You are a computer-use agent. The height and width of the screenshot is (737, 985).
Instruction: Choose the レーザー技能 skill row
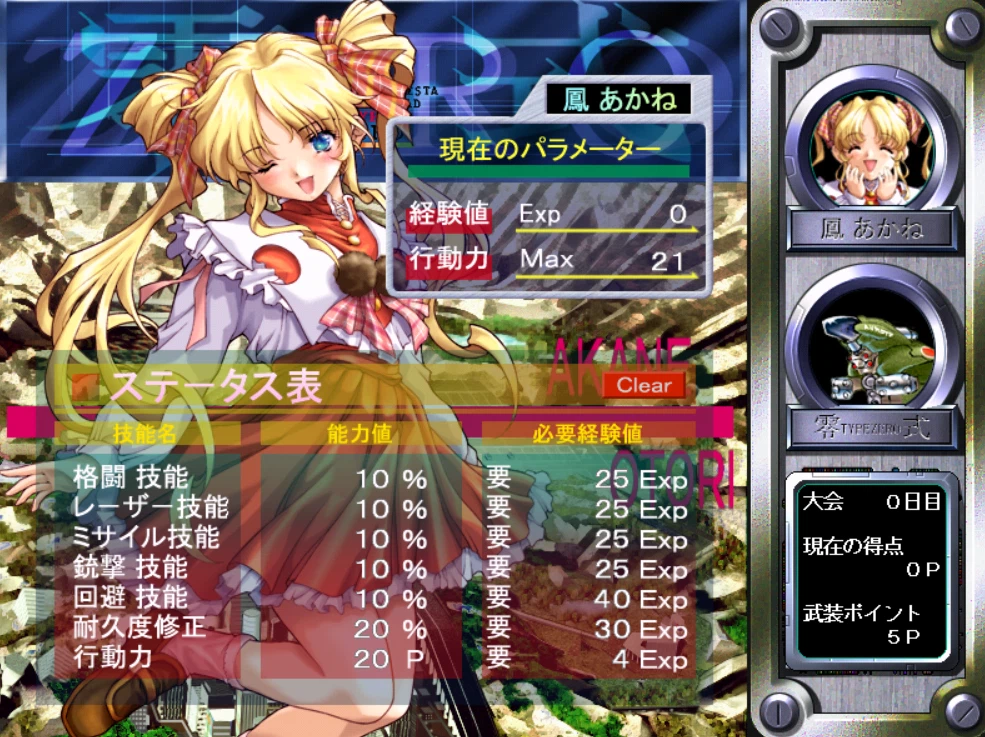(x=150, y=508)
